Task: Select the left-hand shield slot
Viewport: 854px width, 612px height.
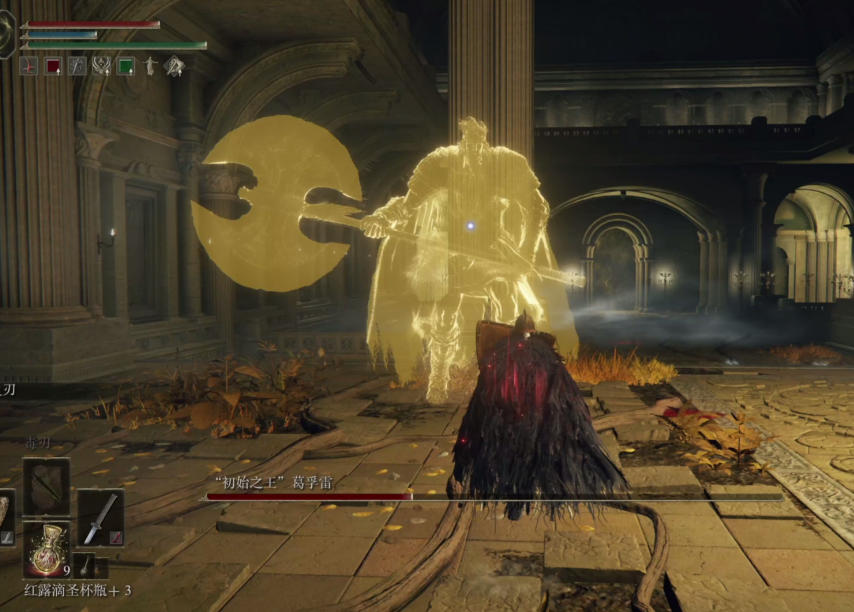Action: click(x=5, y=510)
